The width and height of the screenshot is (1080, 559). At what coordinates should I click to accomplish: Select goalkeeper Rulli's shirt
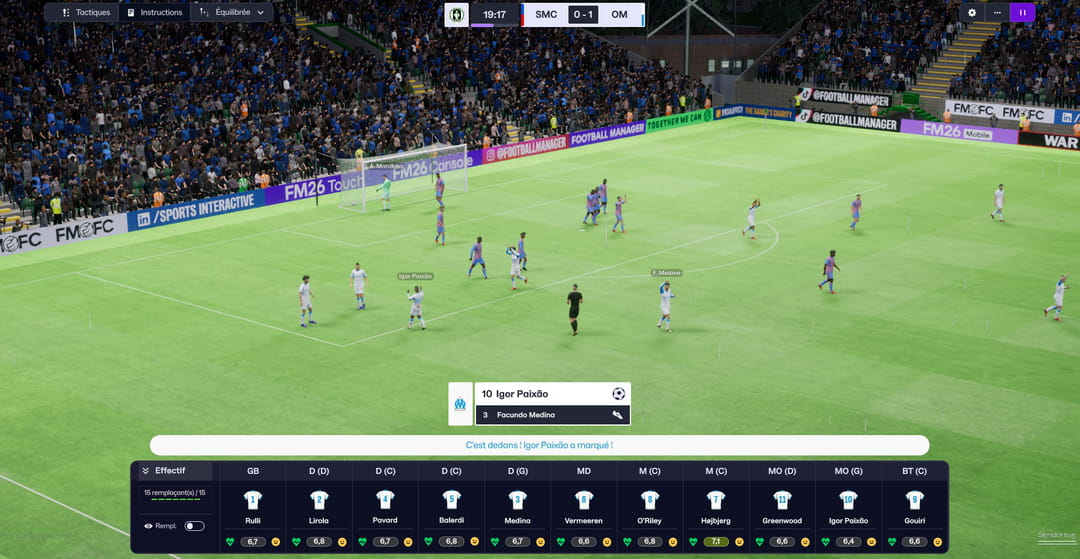[253, 500]
